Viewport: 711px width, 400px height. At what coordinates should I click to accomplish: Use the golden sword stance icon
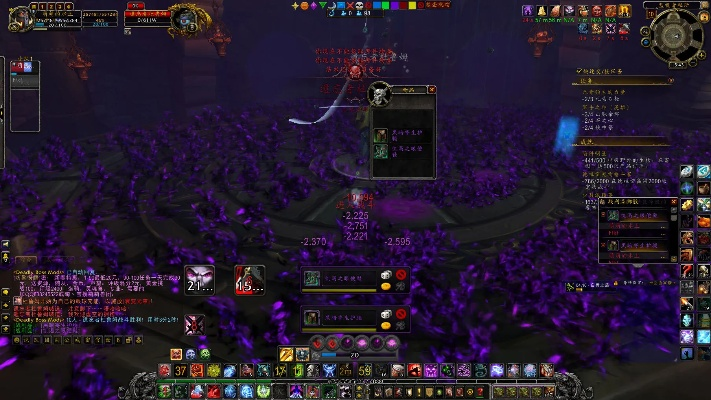[286, 354]
